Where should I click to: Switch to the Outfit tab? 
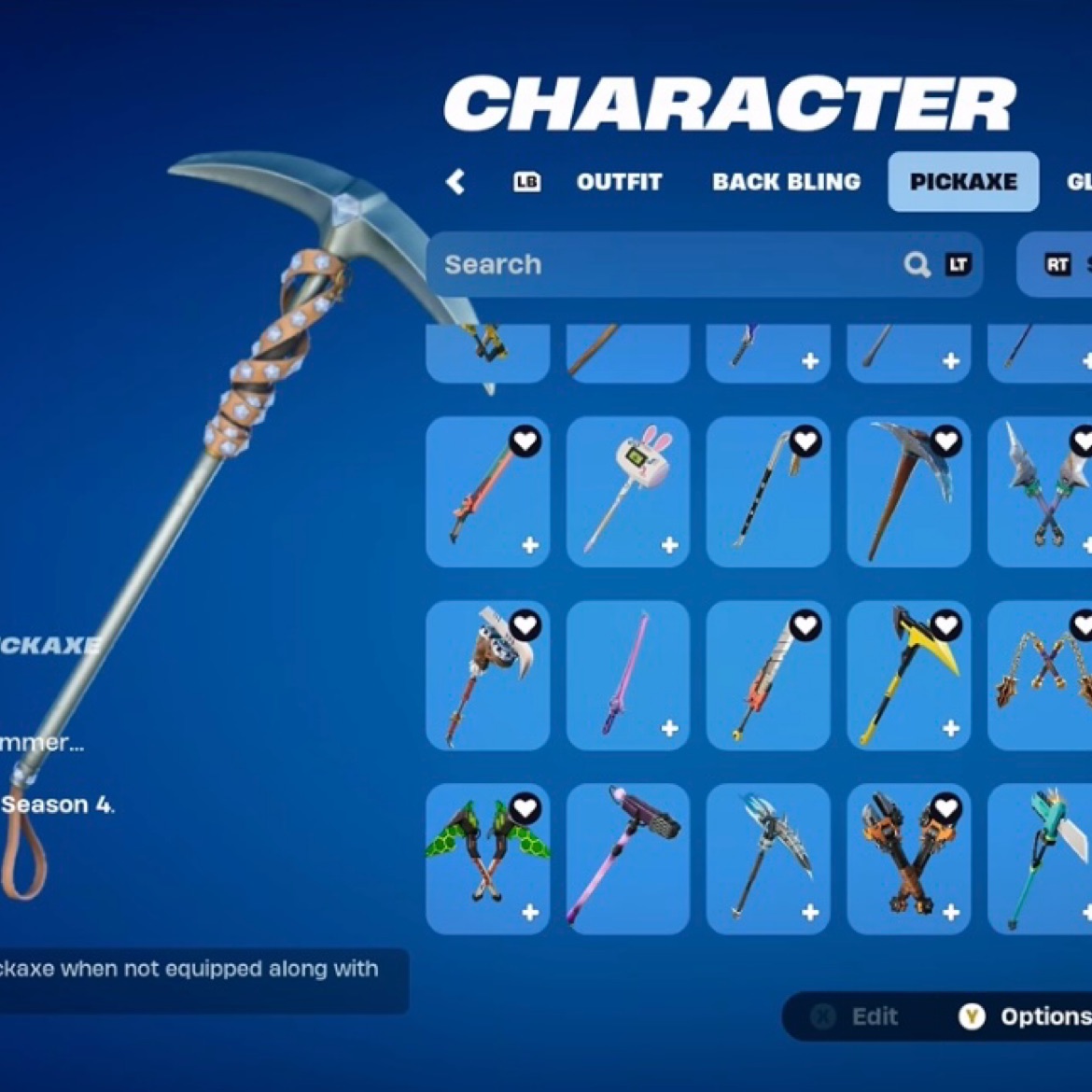point(619,182)
